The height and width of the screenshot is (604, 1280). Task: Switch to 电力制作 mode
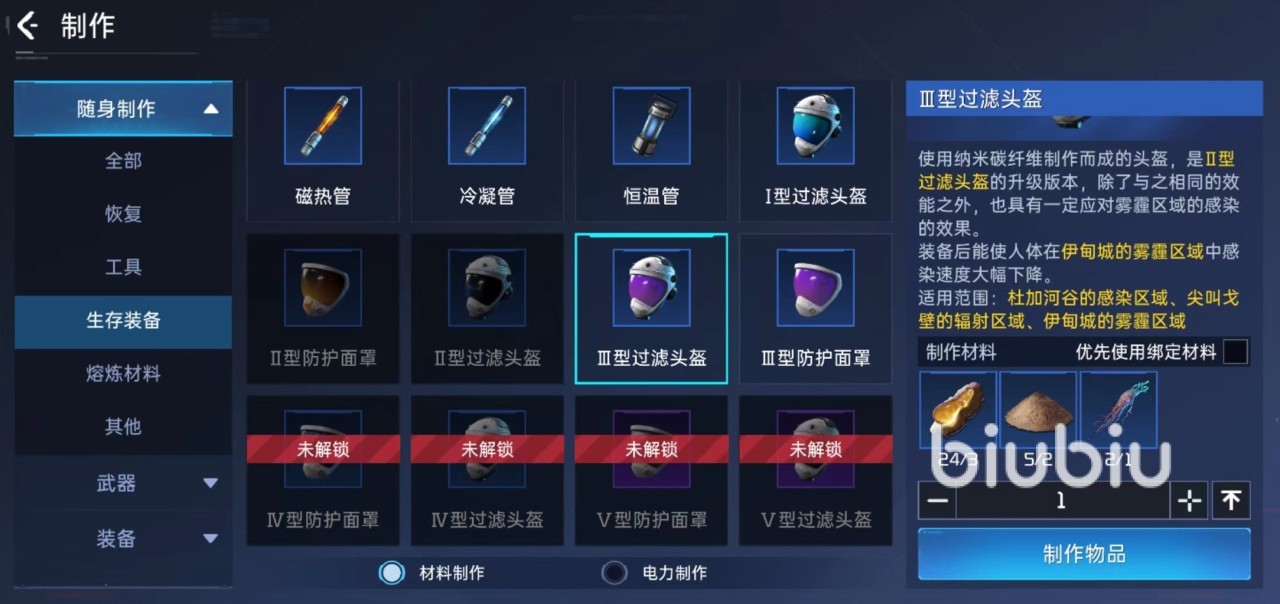pyautogui.click(x=614, y=573)
